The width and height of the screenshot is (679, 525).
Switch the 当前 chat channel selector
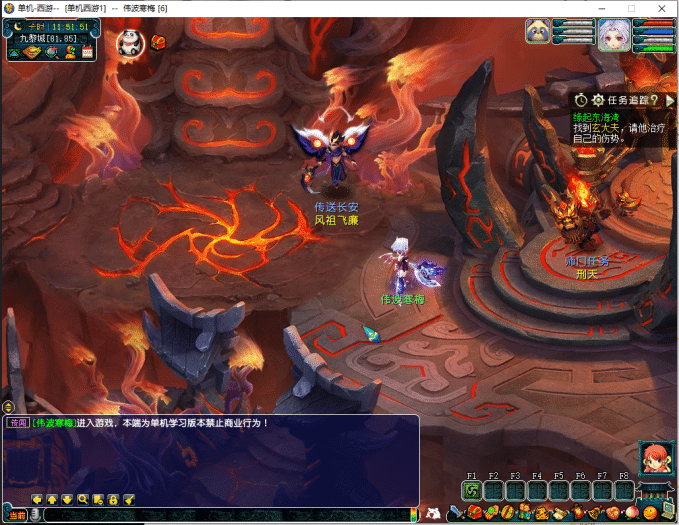pyautogui.click(x=18, y=514)
